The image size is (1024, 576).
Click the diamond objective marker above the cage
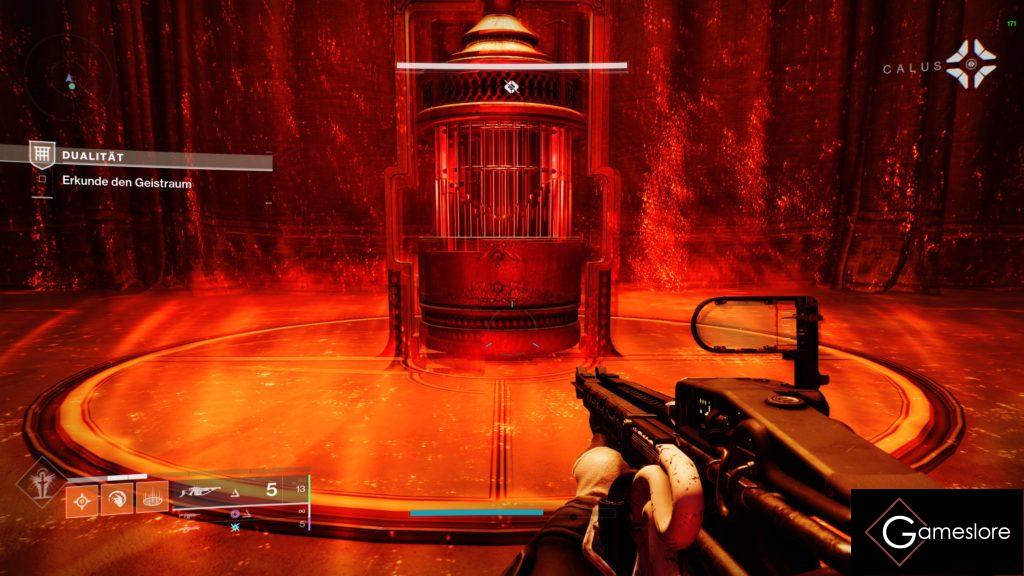pos(511,87)
